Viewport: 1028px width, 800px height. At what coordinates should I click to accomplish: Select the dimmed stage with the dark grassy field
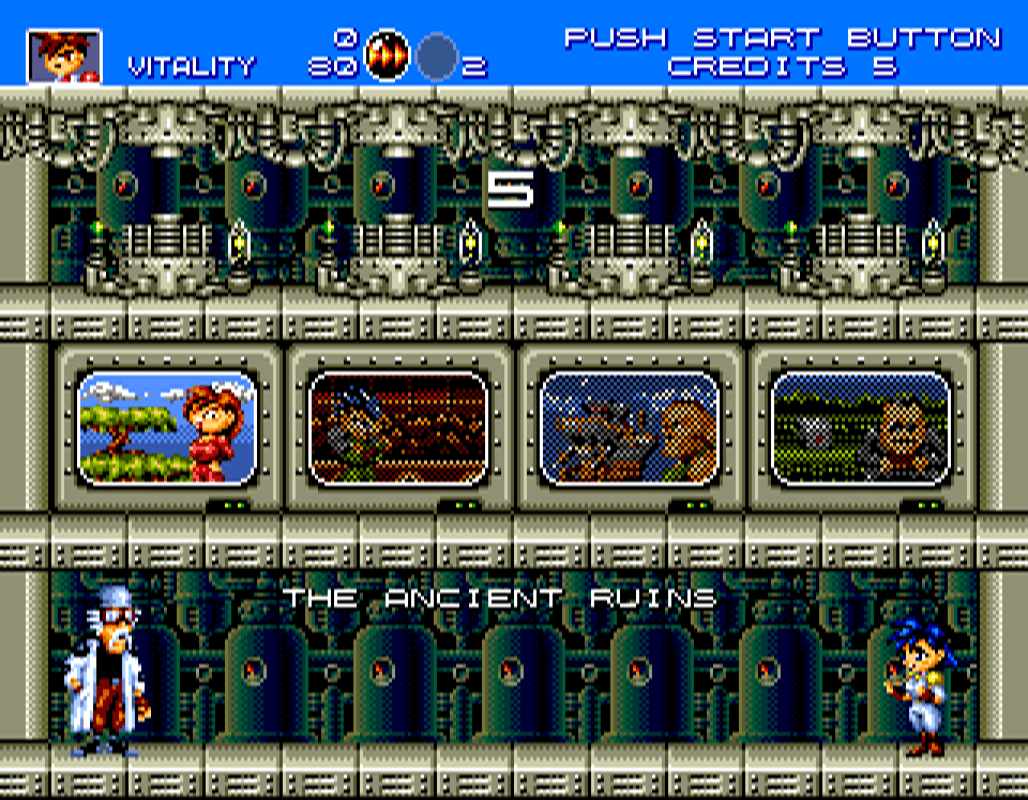pyautogui.click(x=860, y=428)
